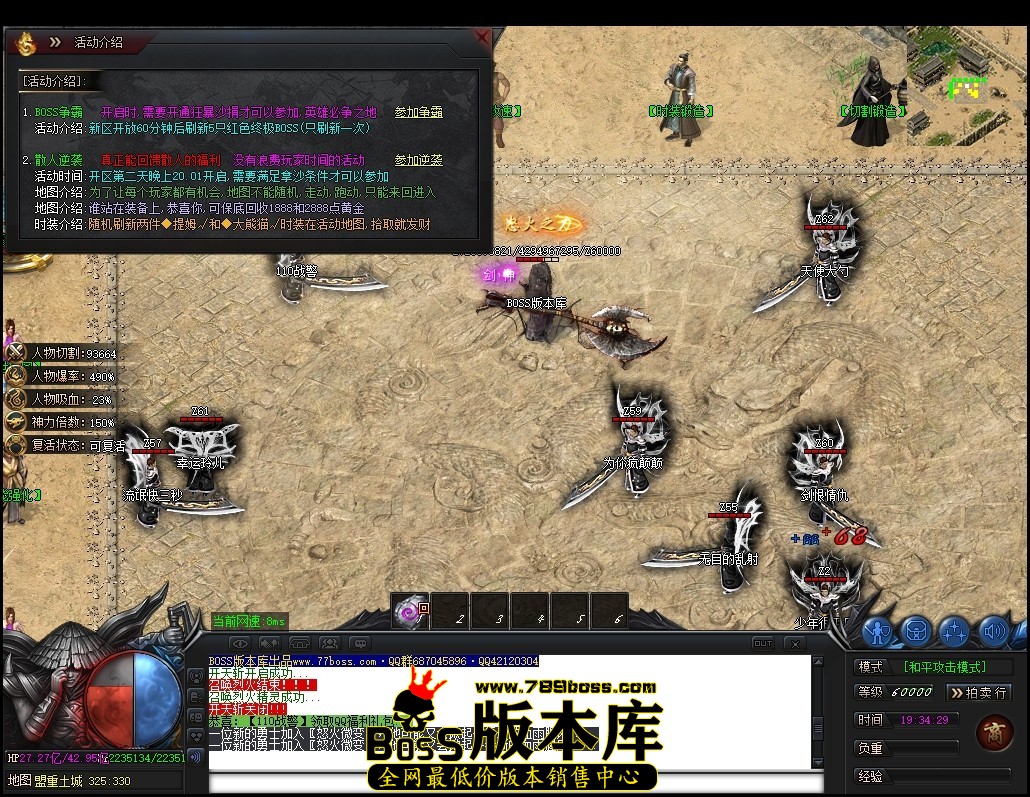
Task: Click the 参加逆袭 link
Action: tap(418, 160)
